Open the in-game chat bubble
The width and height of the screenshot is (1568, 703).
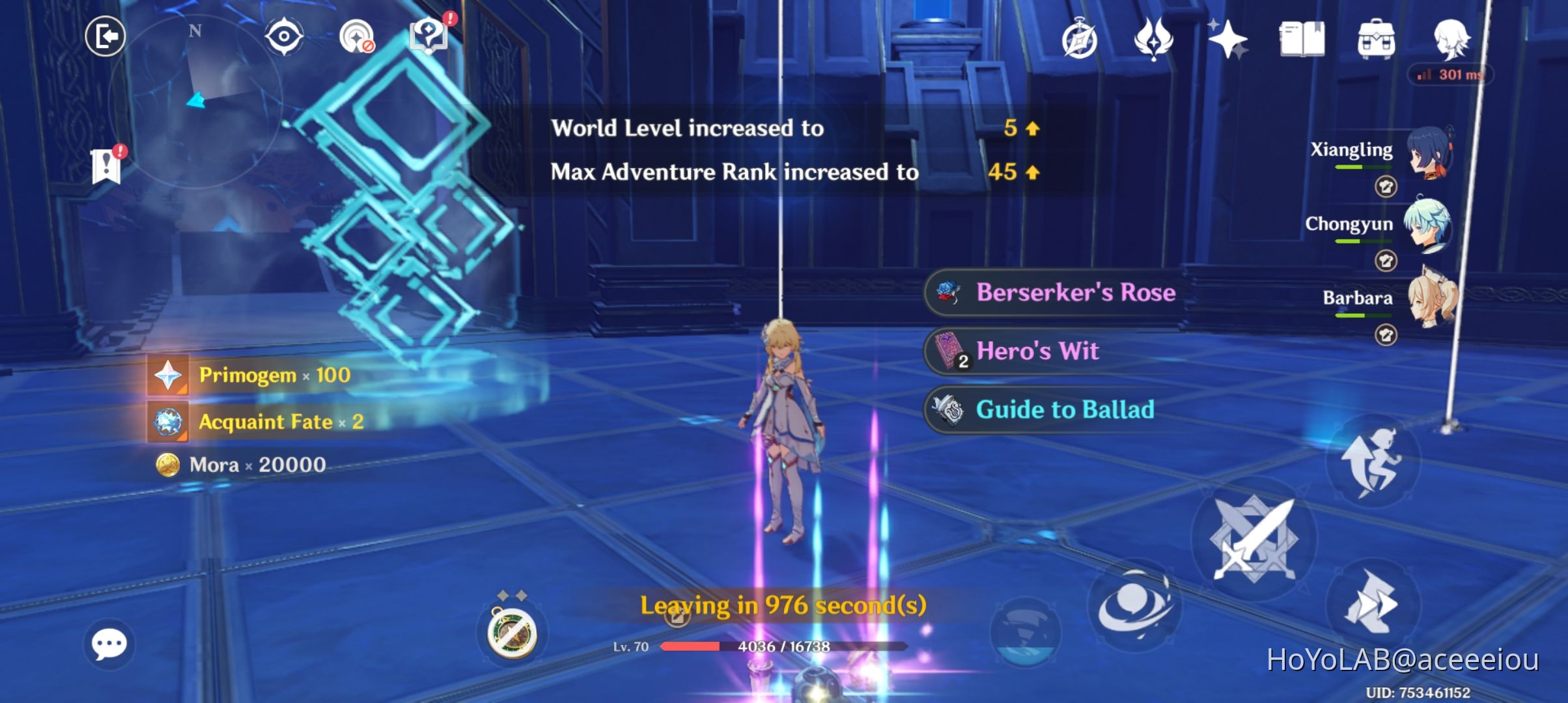click(x=109, y=643)
